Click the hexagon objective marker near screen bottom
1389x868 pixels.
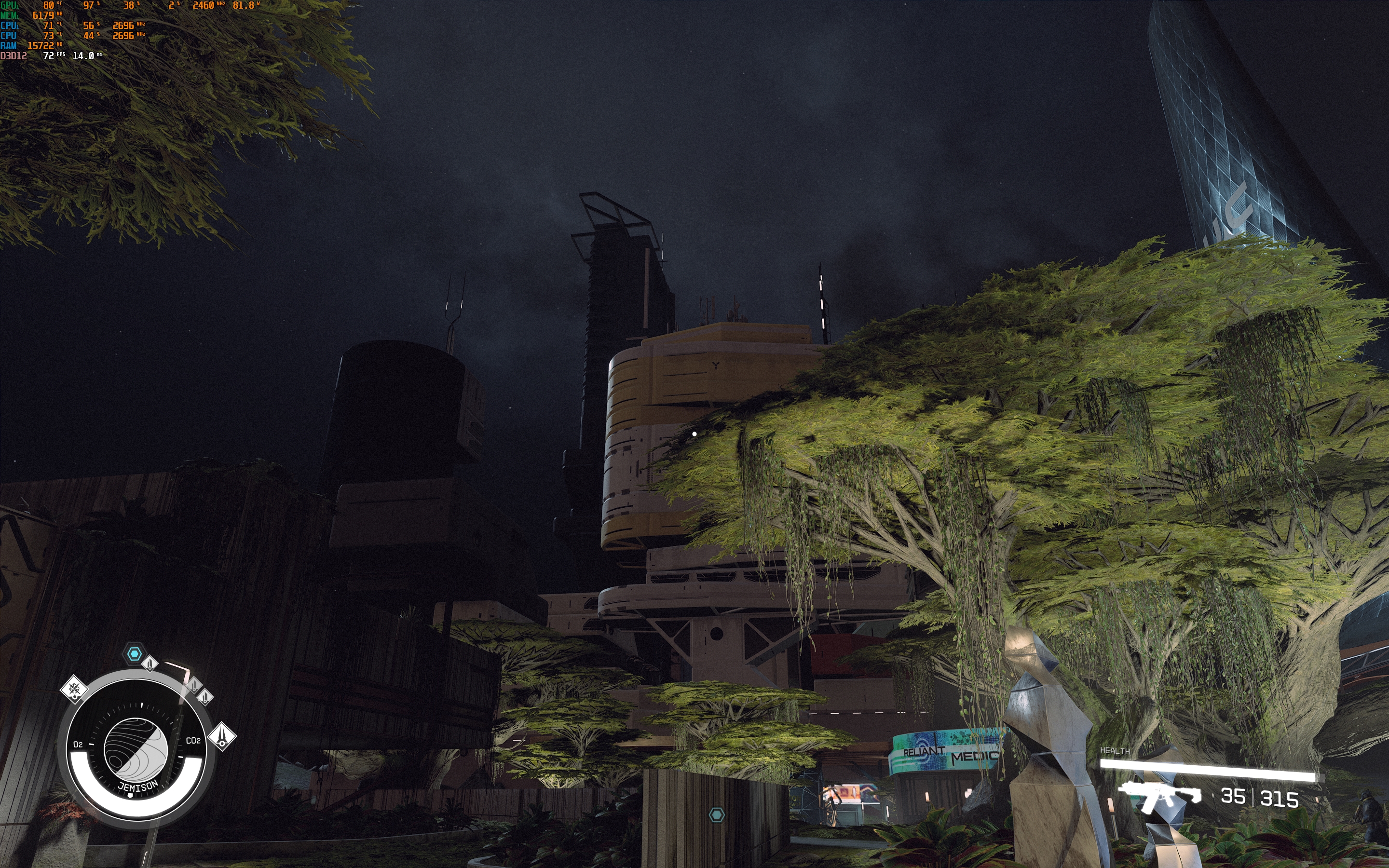[x=716, y=814]
